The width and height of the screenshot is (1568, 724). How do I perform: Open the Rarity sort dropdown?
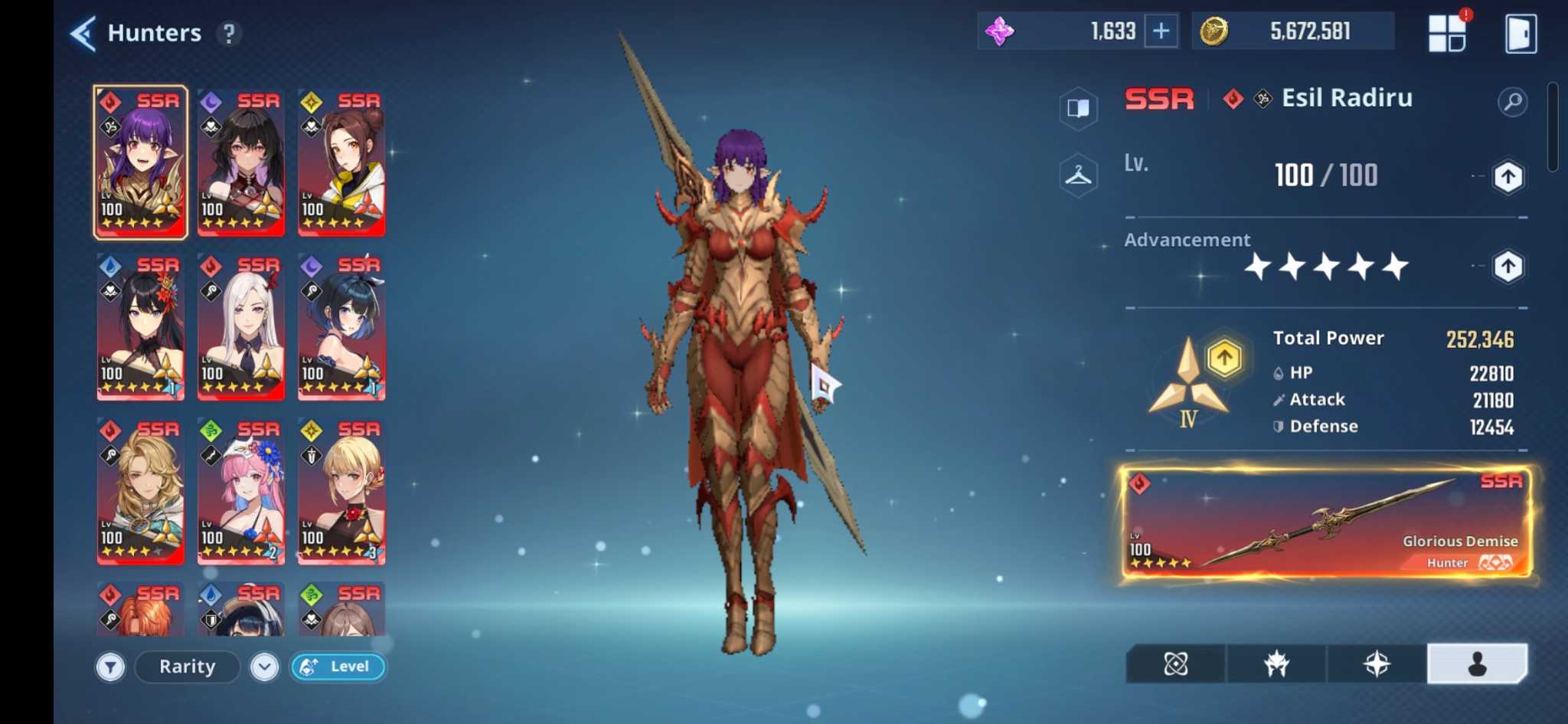click(x=264, y=667)
